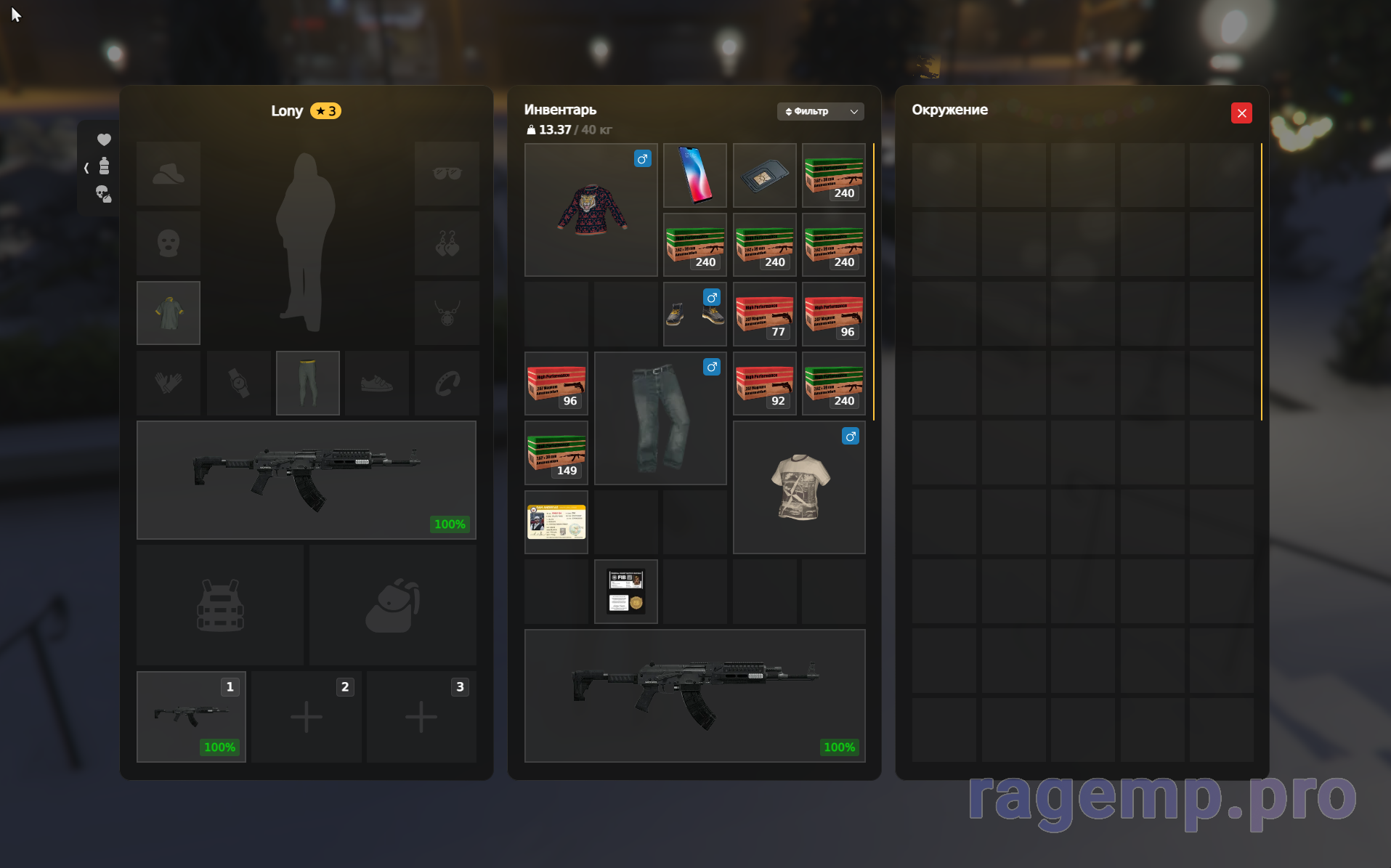Screen dimensions: 1391x868
Task: Choose the blue jeans in inventory
Action: [660, 418]
